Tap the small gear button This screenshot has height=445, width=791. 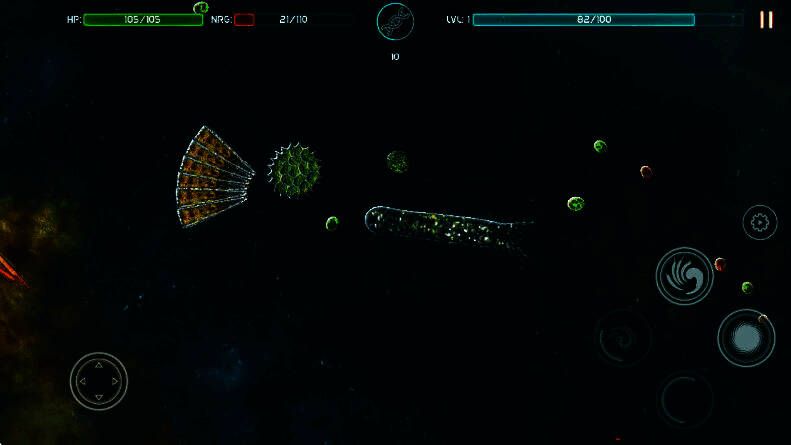coord(760,222)
